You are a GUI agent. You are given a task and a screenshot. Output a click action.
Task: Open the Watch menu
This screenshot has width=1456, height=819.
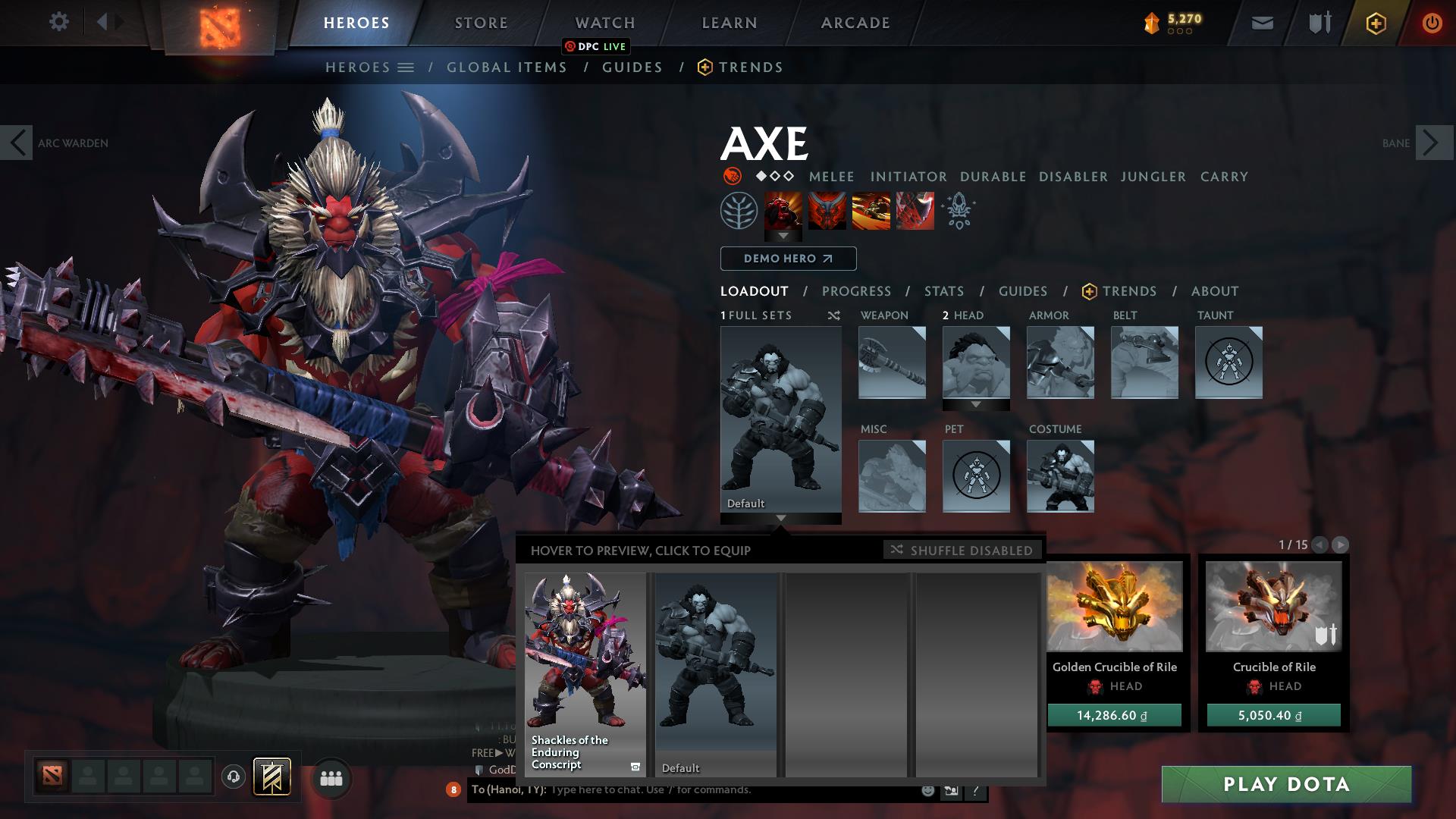605,22
